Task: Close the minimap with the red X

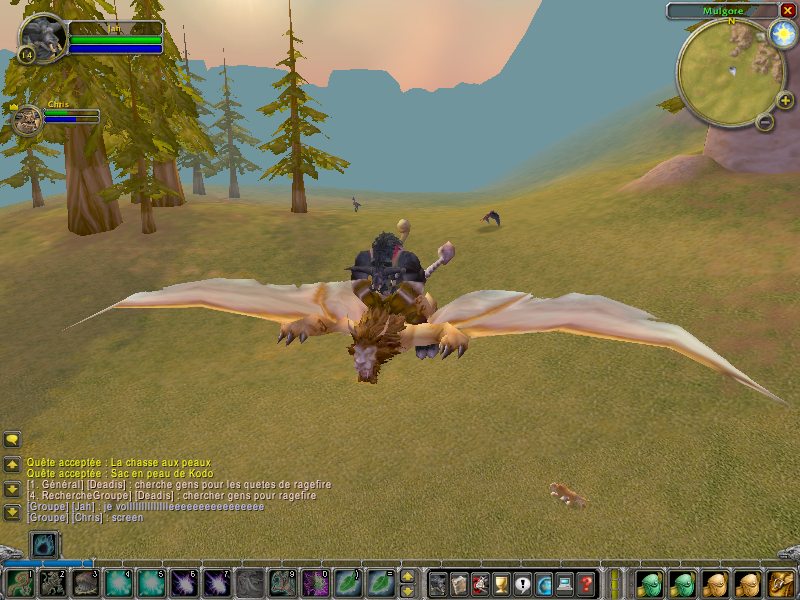Action: pos(788,10)
